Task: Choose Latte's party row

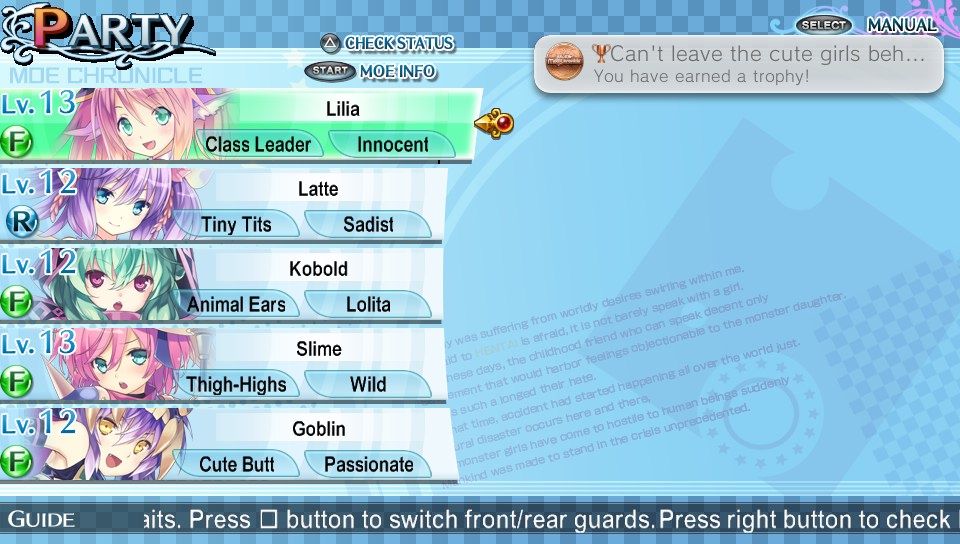Action: pyautogui.click(x=318, y=189)
